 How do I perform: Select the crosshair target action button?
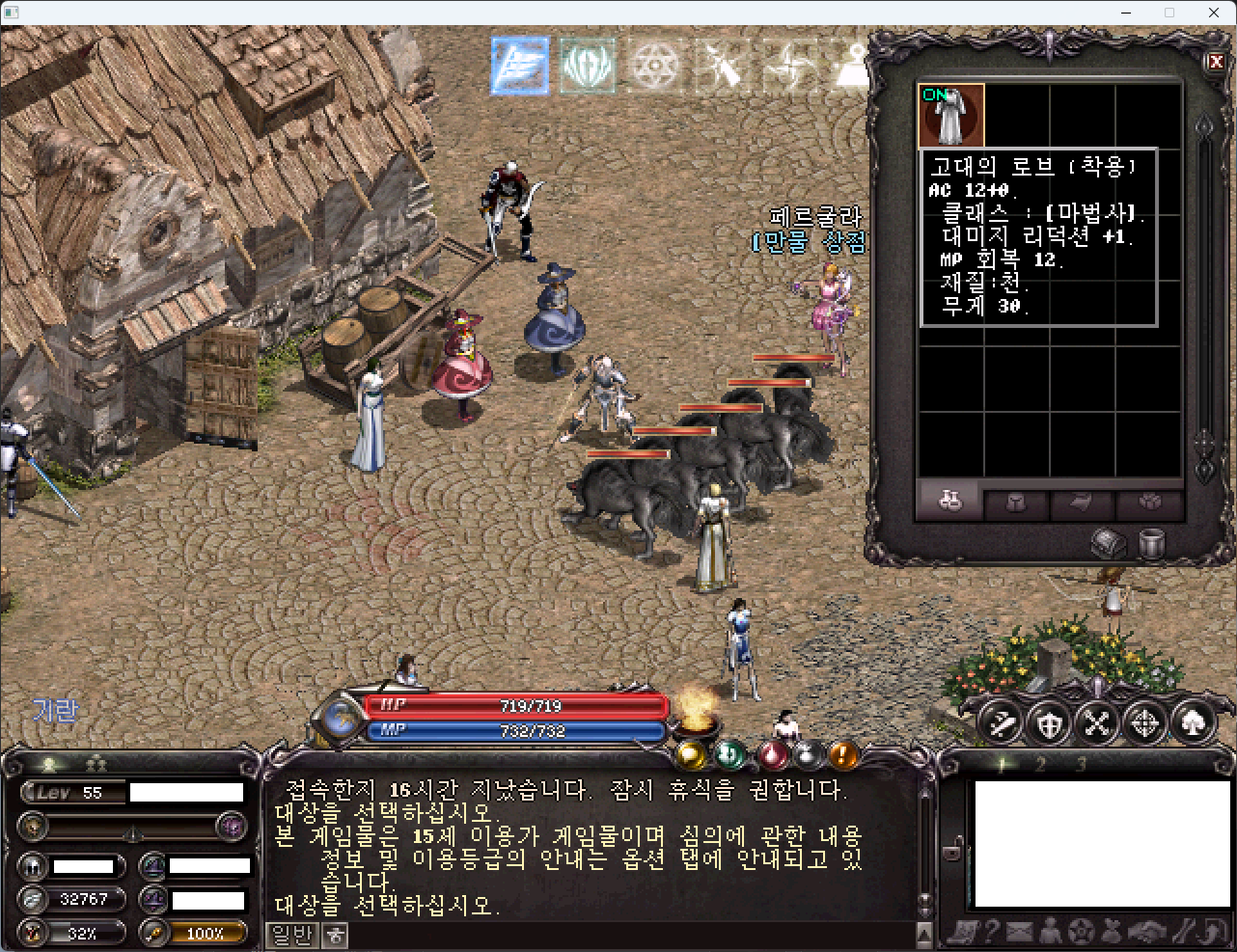click(1145, 722)
